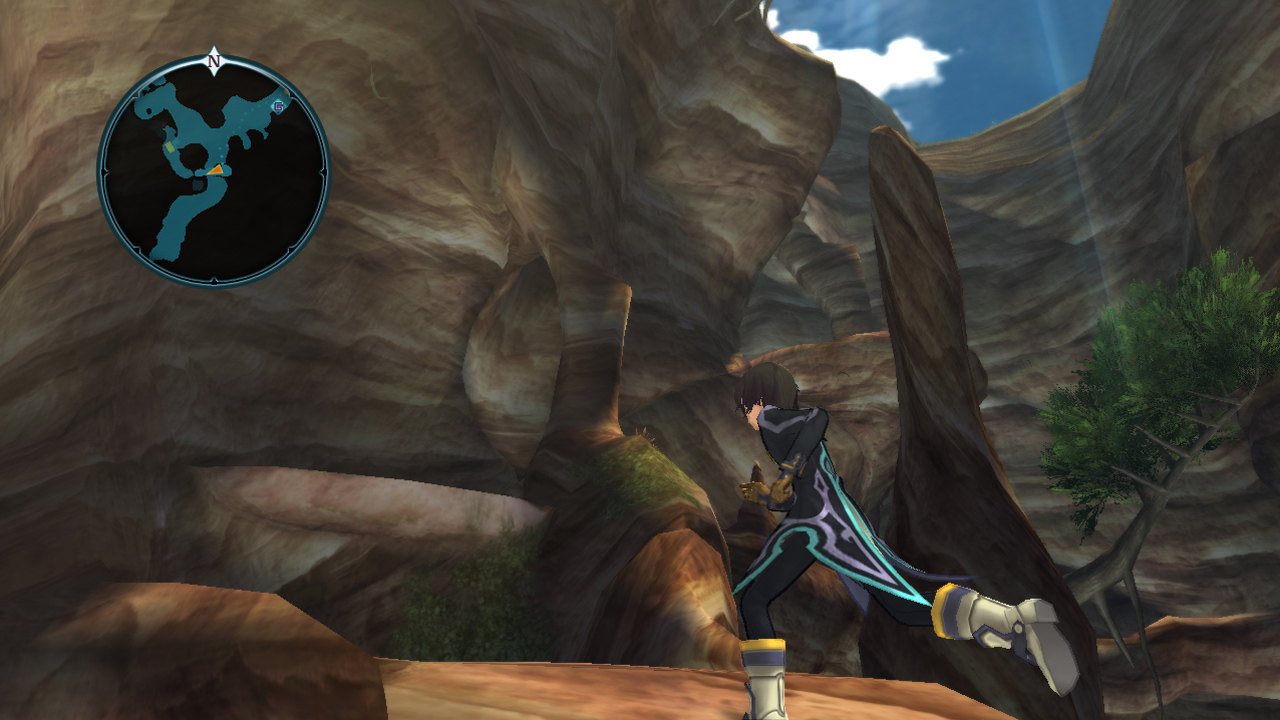
Task: Click the orange player arrow on the minimap
Action: click(x=215, y=171)
